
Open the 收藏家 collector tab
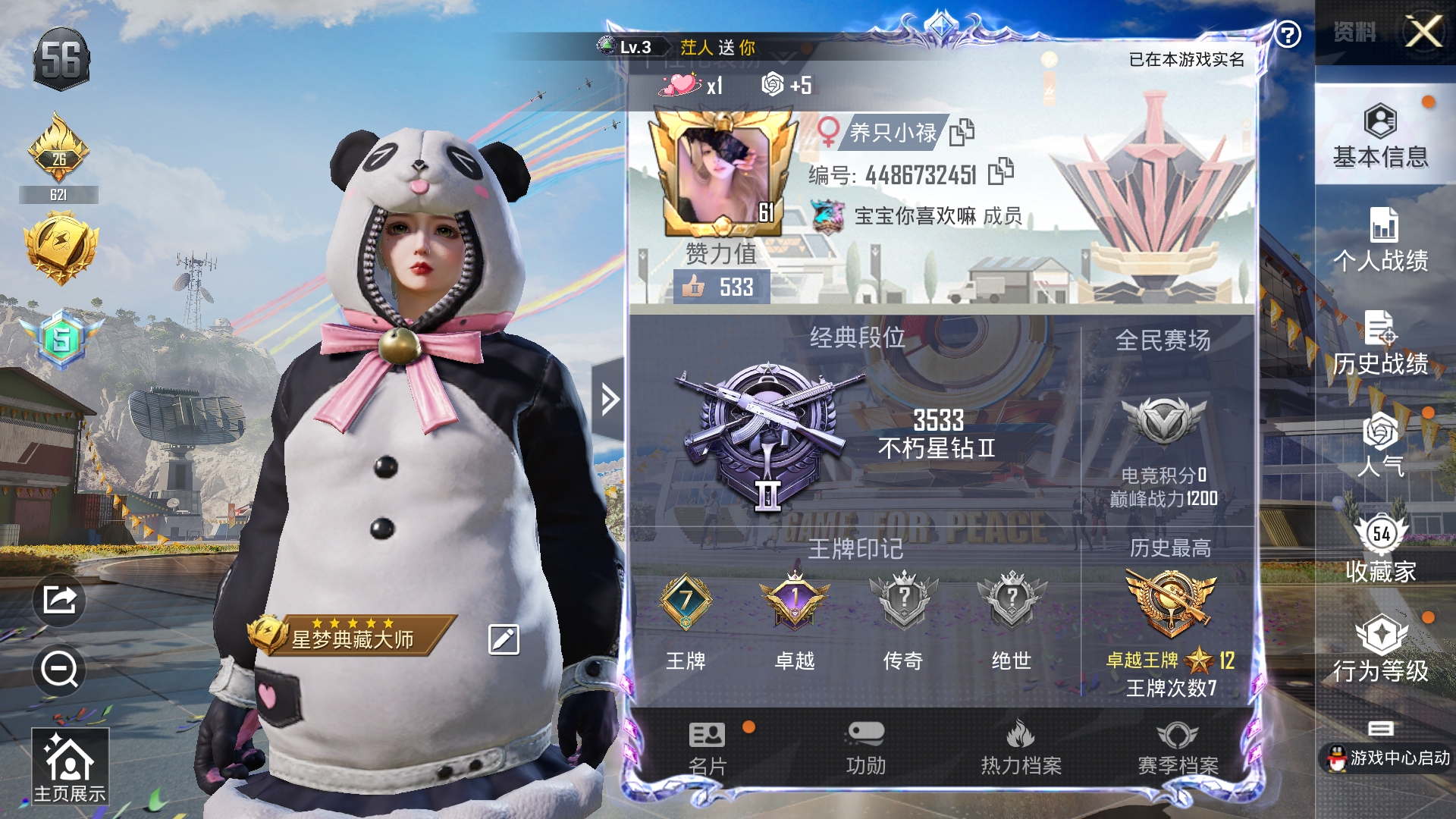tap(1380, 549)
